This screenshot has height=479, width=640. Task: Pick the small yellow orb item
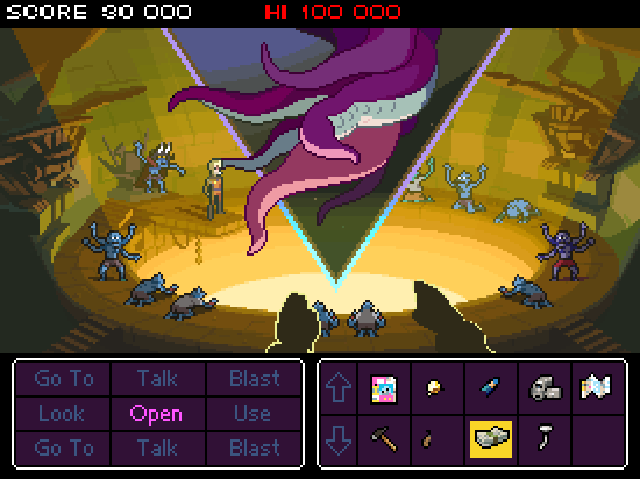[x=436, y=387]
